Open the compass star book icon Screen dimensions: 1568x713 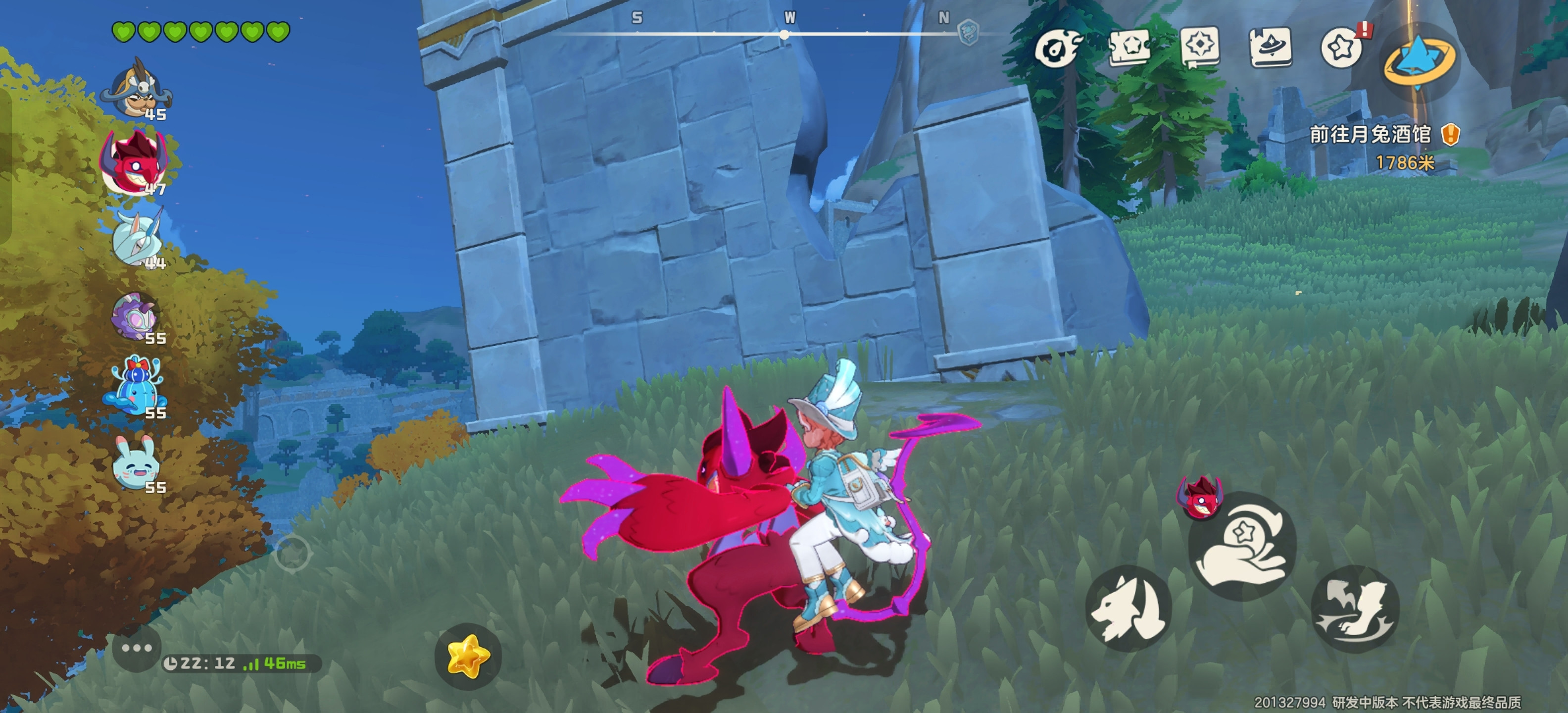point(1200,46)
